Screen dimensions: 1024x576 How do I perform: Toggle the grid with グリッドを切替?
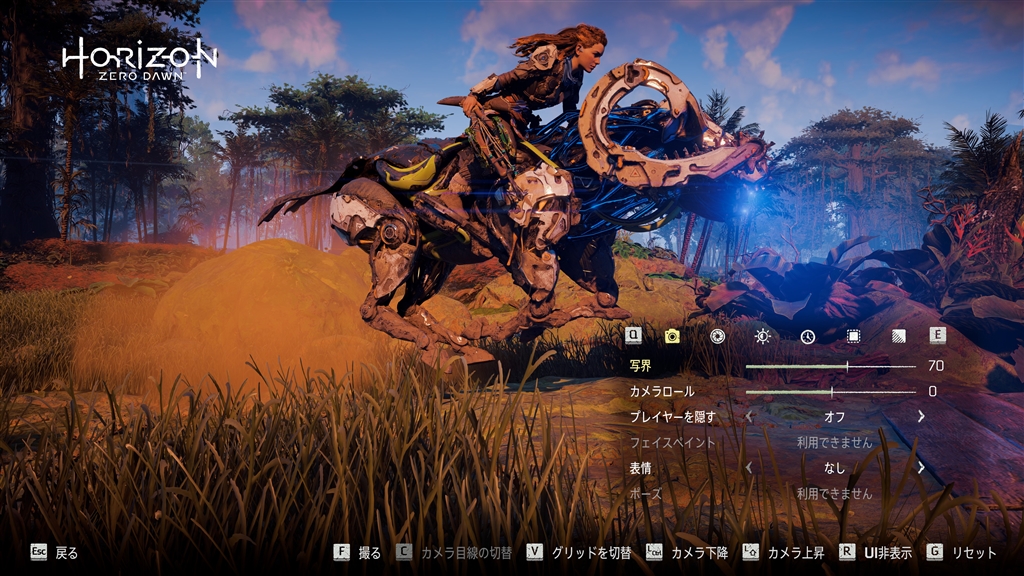coord(591,552)
